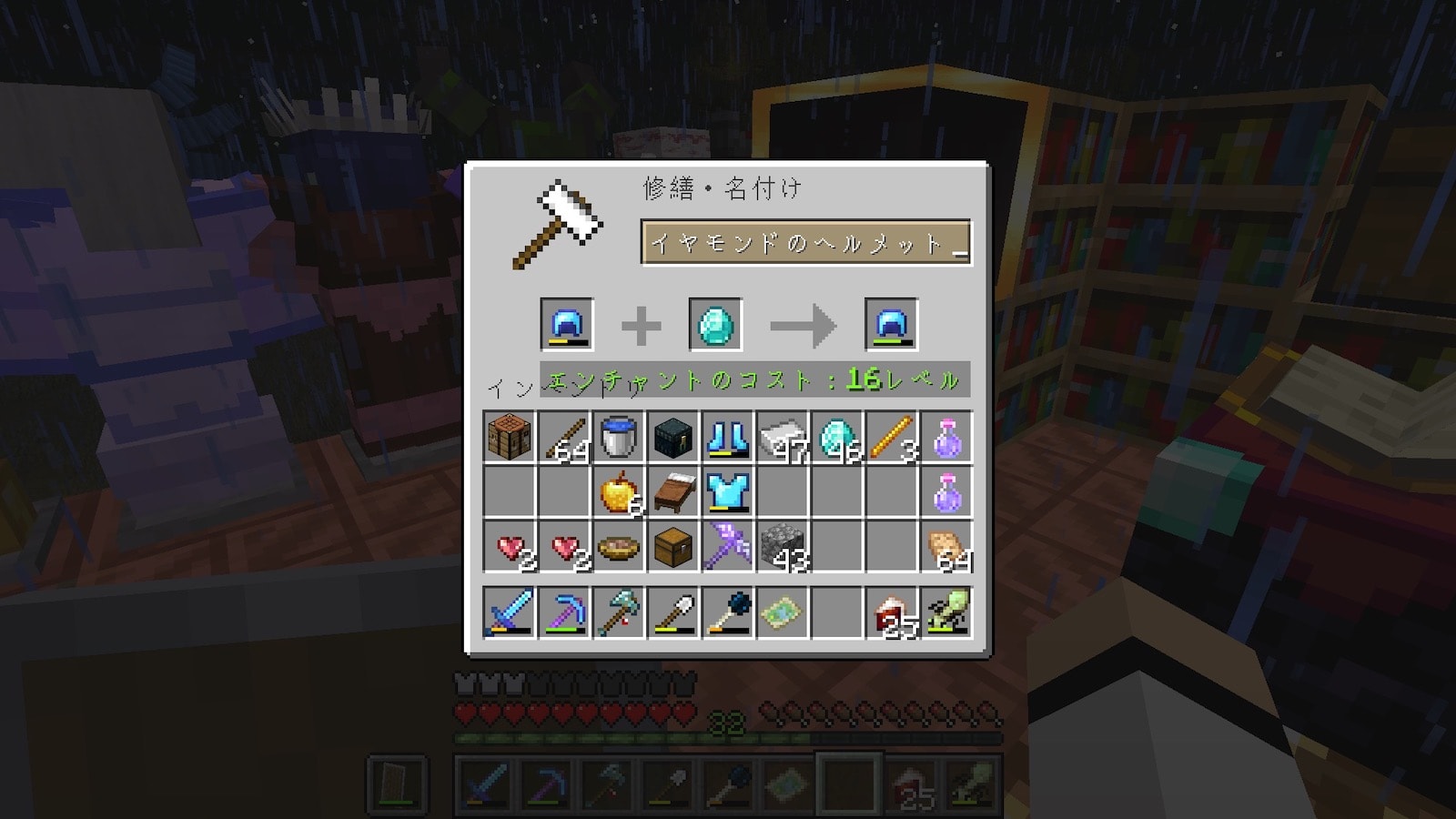
Task: Select the cobblestone stack of 43
Action: (783, 547)
